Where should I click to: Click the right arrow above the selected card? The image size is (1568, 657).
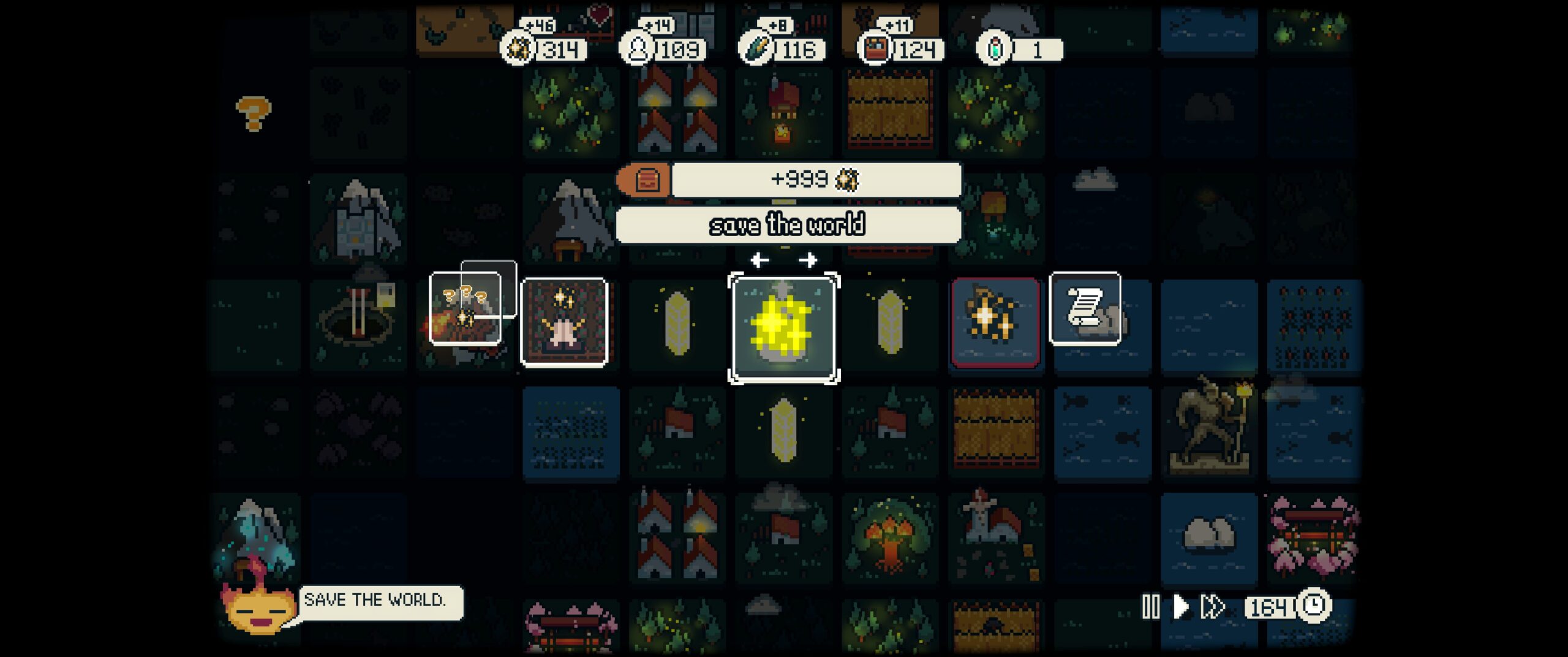click(808, 260)
